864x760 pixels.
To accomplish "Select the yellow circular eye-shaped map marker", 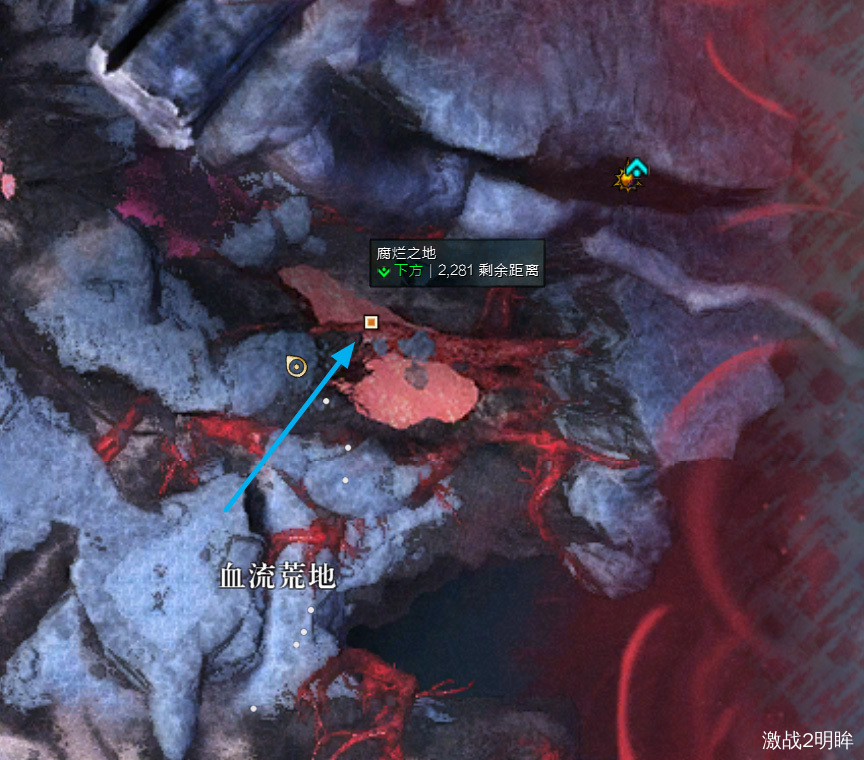I will 296,367.
